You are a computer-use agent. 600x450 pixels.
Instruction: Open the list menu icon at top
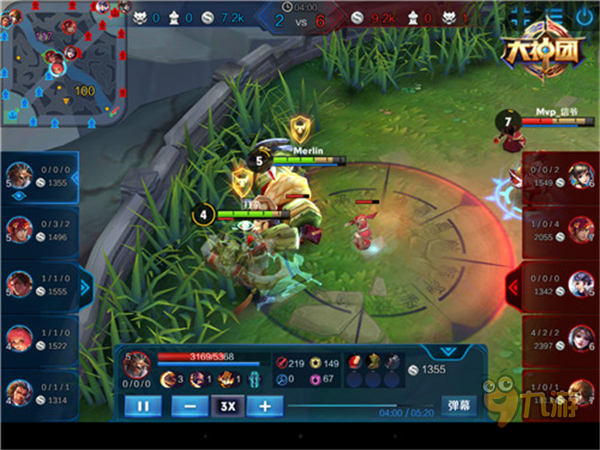point(552,17)
